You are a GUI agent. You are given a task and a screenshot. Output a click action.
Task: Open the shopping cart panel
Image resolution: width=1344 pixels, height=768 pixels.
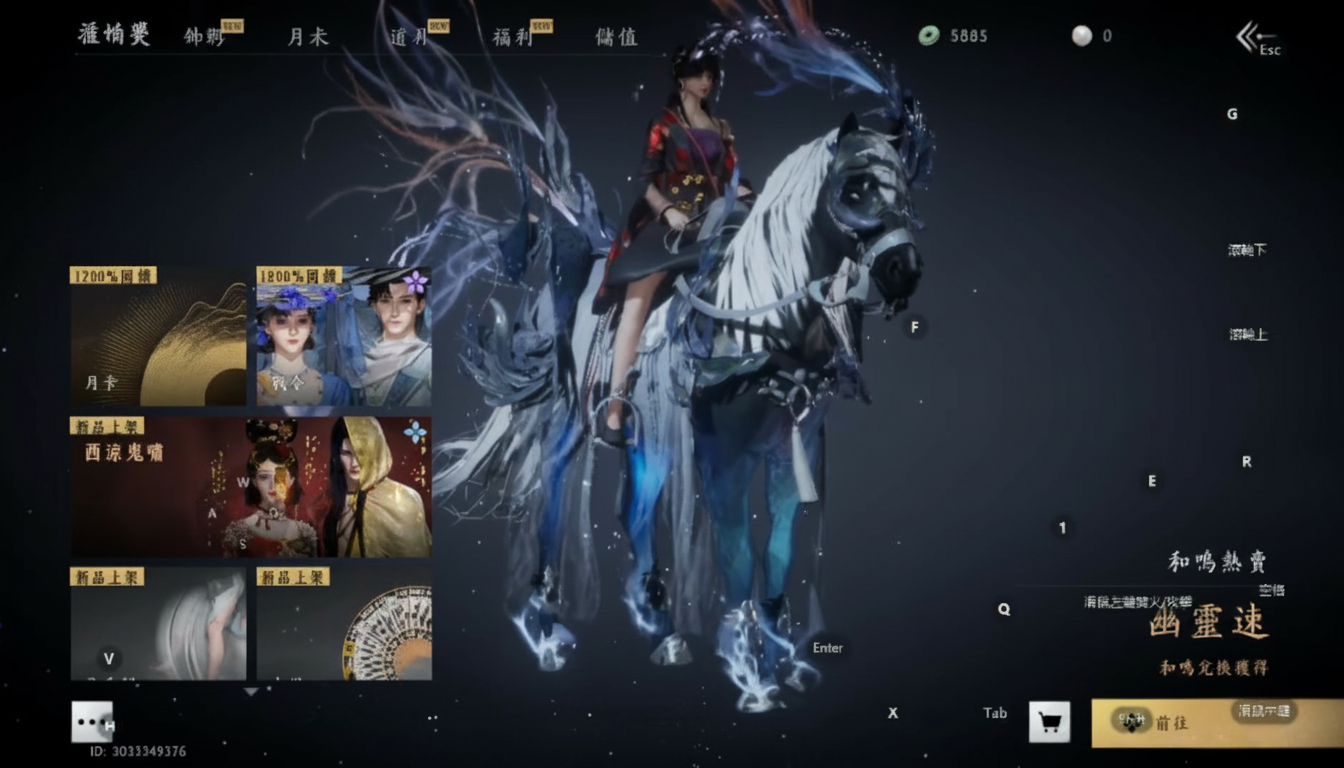tap(1048, 722)
